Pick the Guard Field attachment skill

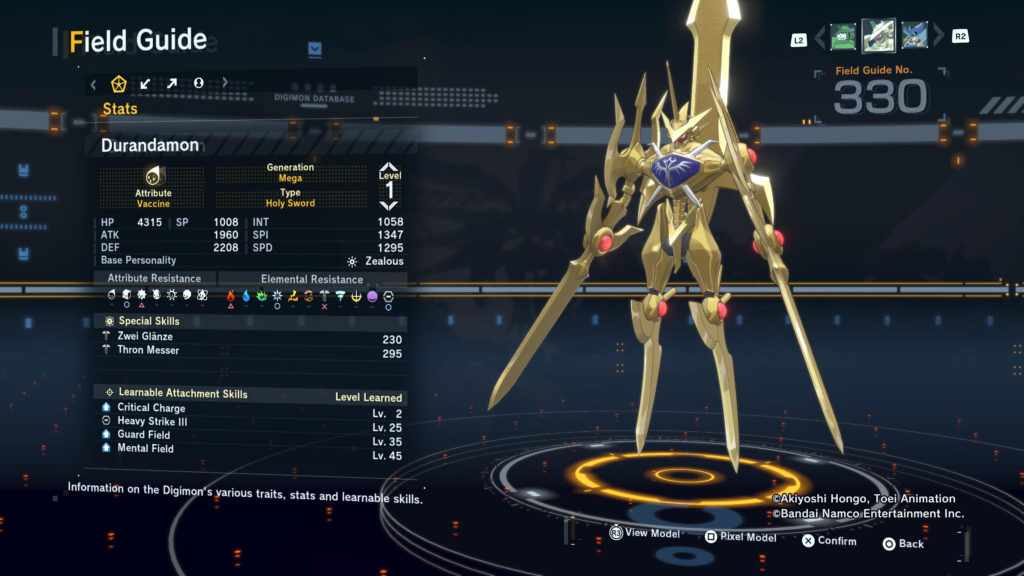coord(144,435)
